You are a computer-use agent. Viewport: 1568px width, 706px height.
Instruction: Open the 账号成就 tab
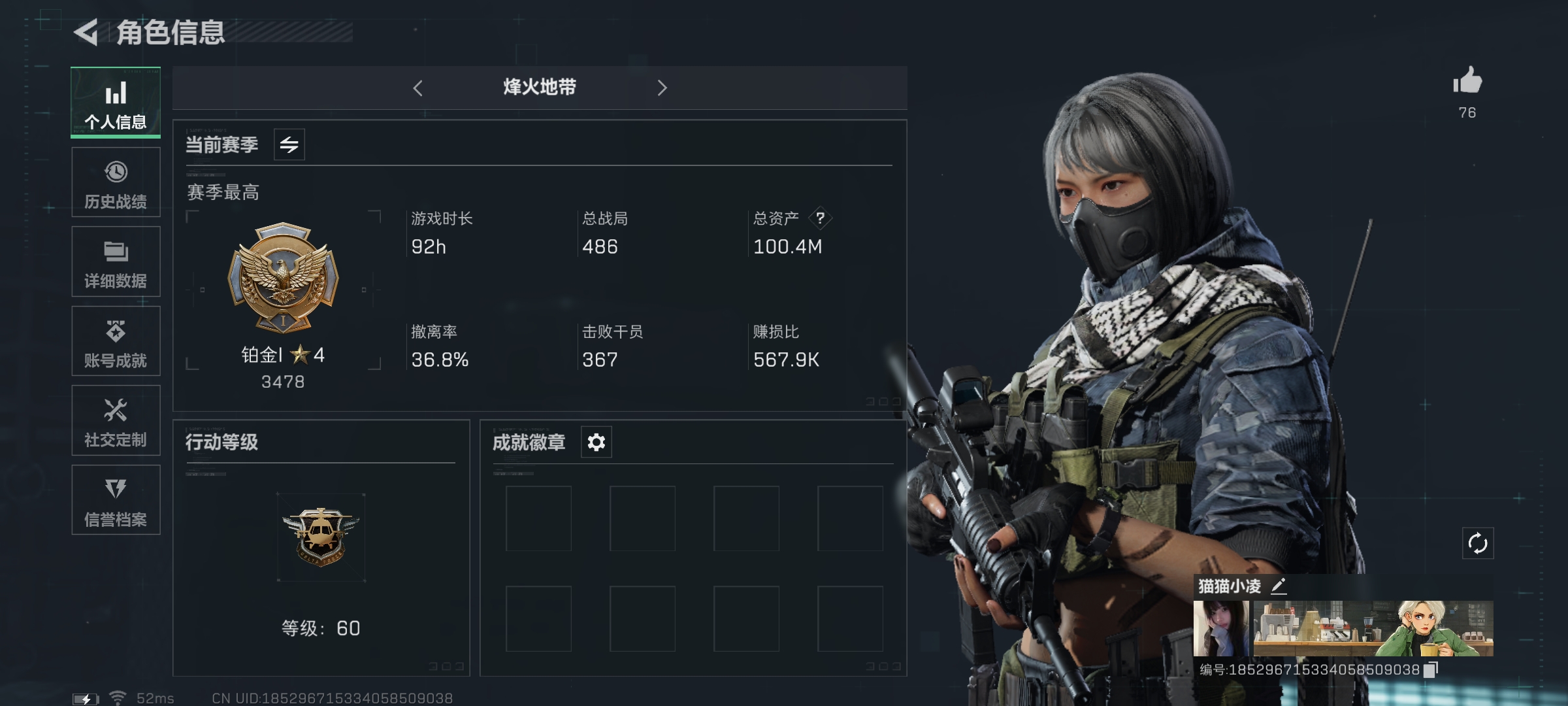pyautogui.click(x=116, y=341)
